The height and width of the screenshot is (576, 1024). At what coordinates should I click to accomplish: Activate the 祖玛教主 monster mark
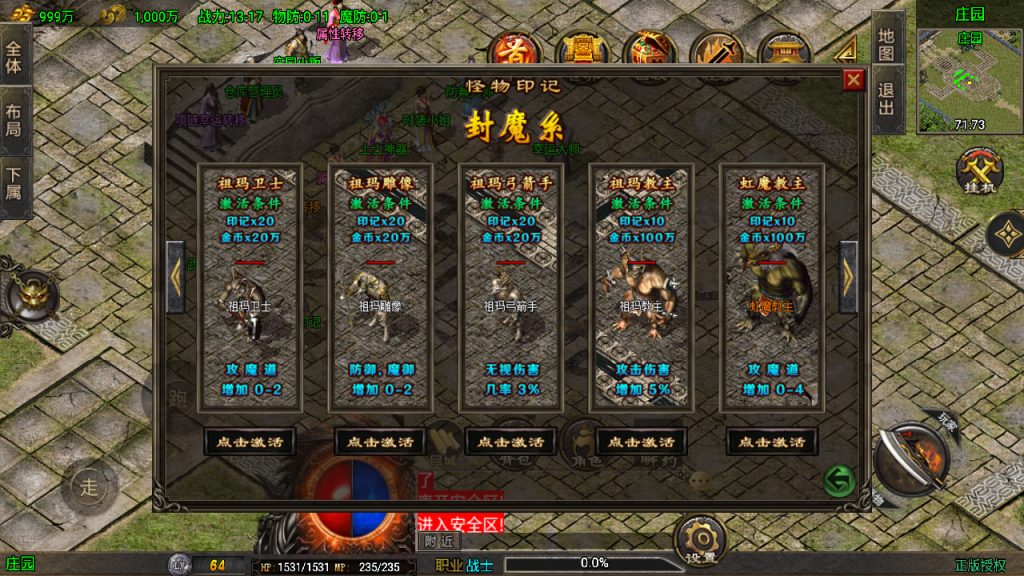pos(641,441)
